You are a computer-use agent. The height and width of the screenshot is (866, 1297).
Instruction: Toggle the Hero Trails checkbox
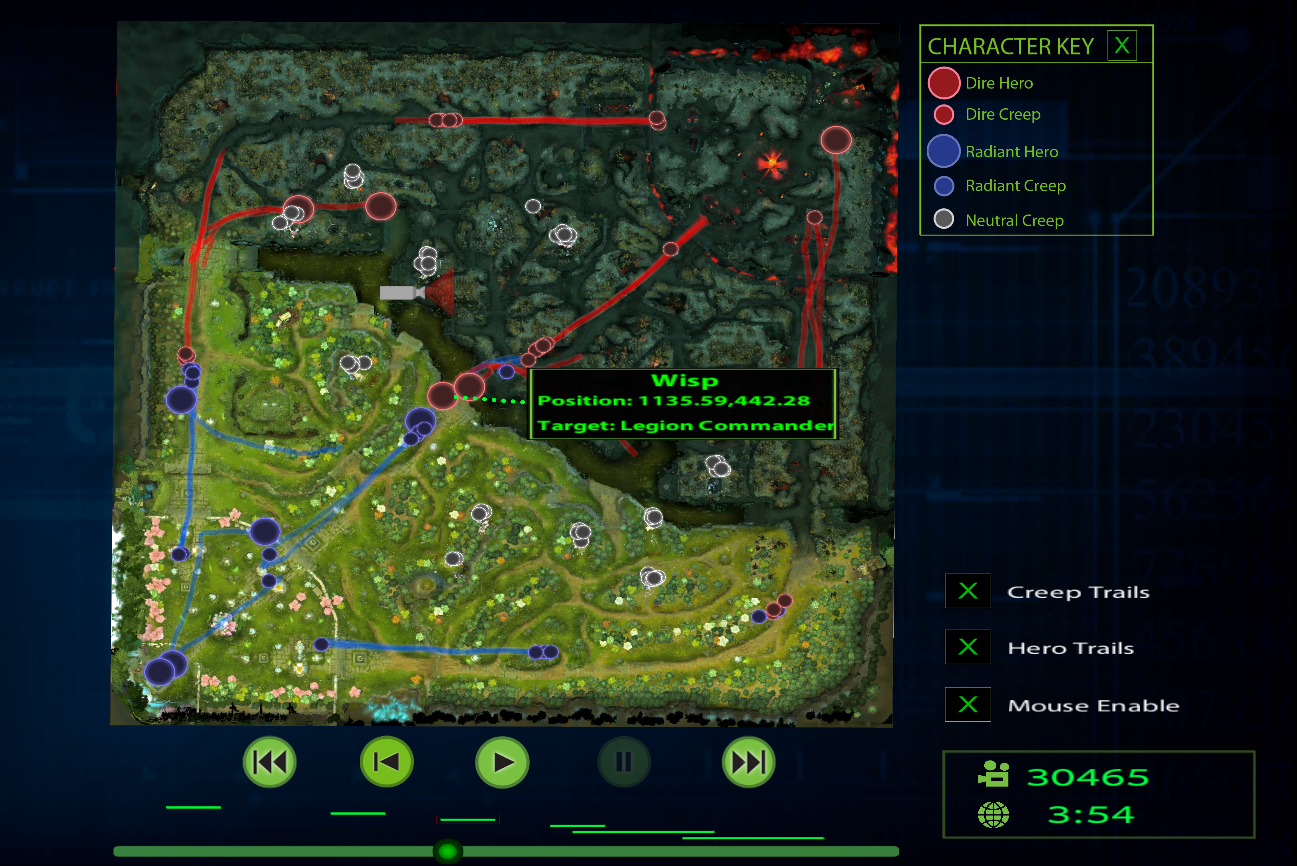click(967, 648)
